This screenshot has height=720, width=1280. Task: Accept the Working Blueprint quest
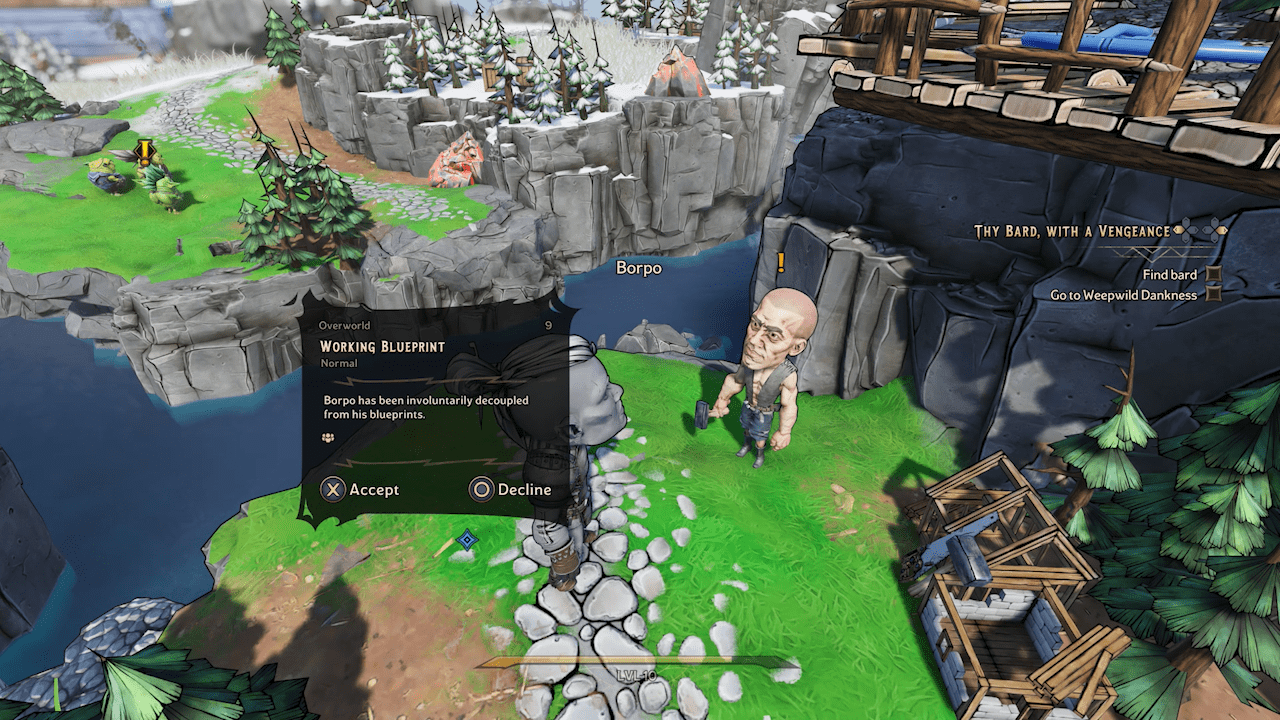360,489
